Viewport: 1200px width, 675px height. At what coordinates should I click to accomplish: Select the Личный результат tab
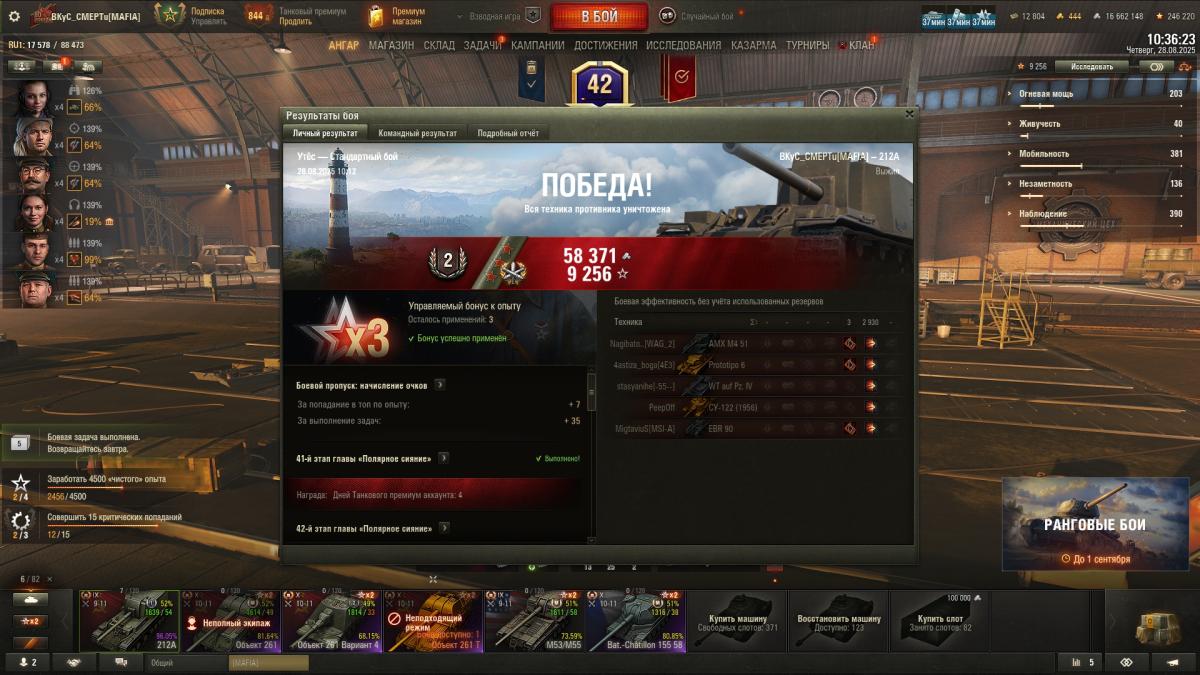(324, 133)
